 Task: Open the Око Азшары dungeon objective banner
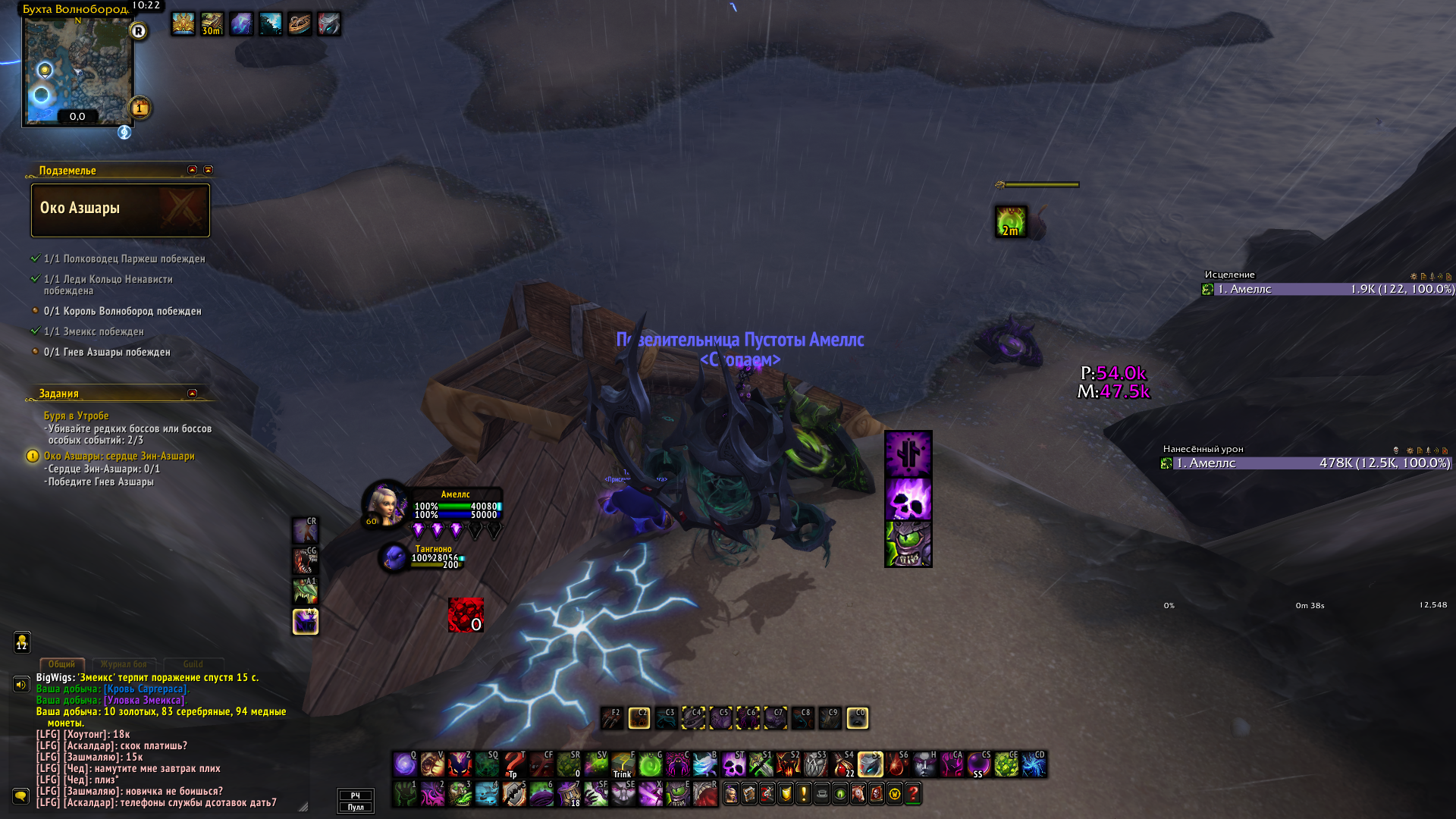click(121, 209)
